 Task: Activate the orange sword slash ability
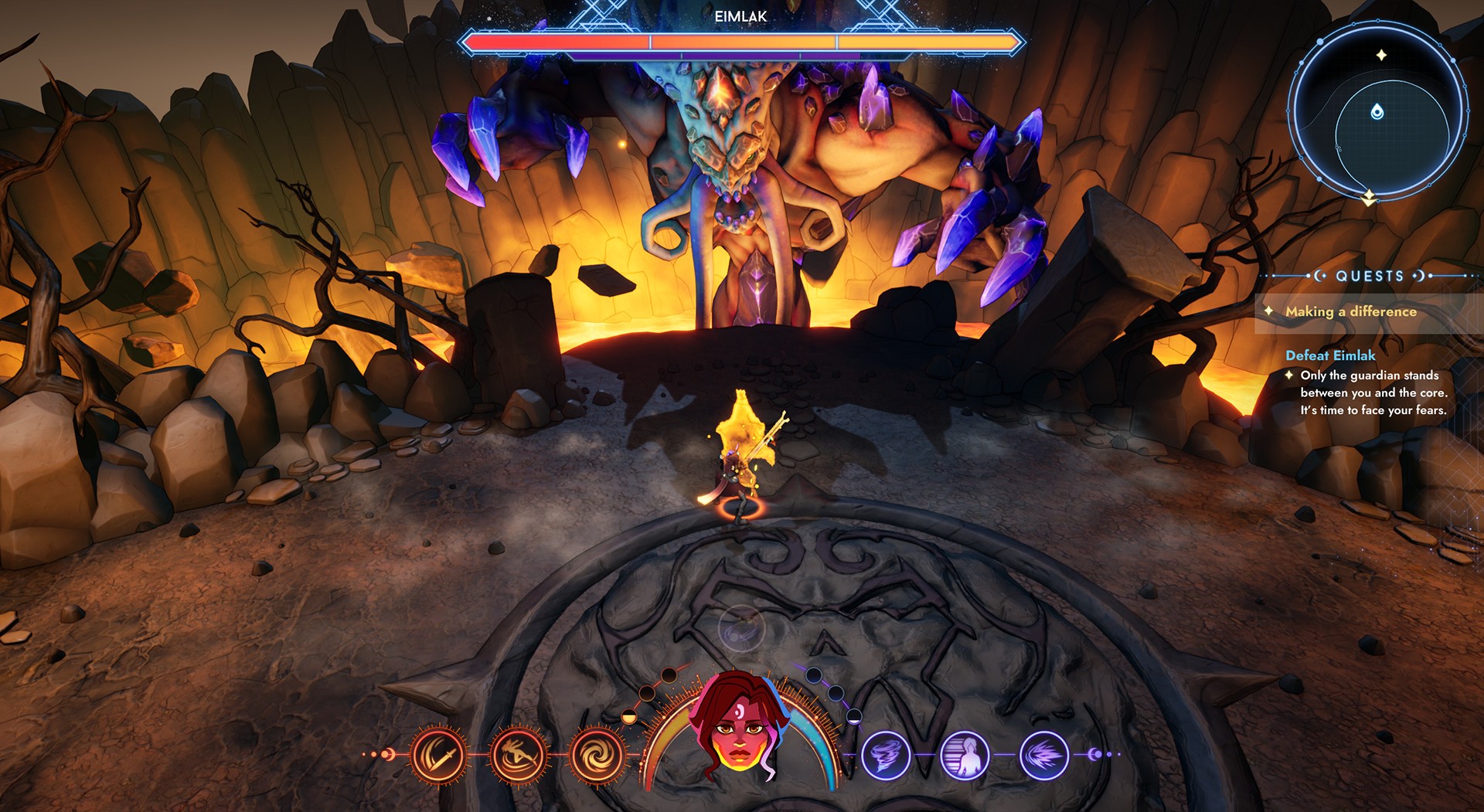click(438, 754)
